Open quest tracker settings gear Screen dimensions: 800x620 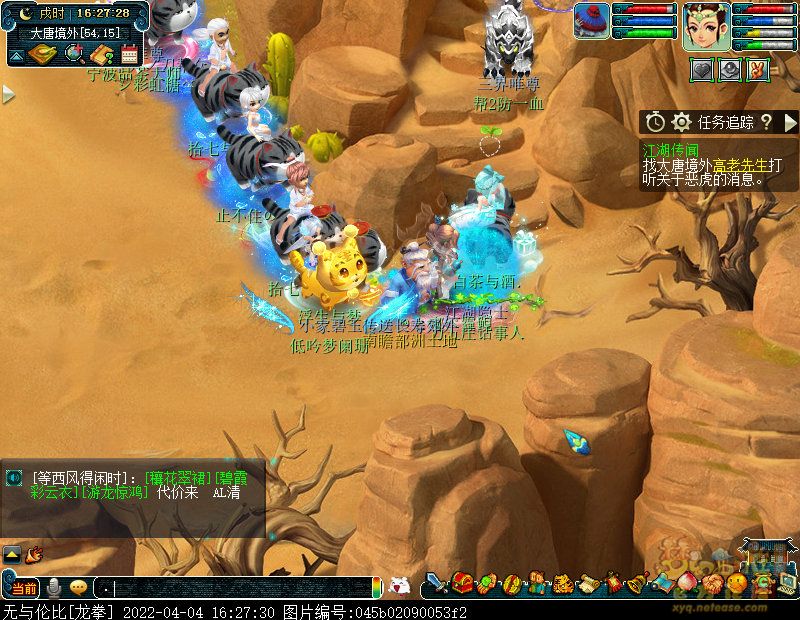point(682,122)
